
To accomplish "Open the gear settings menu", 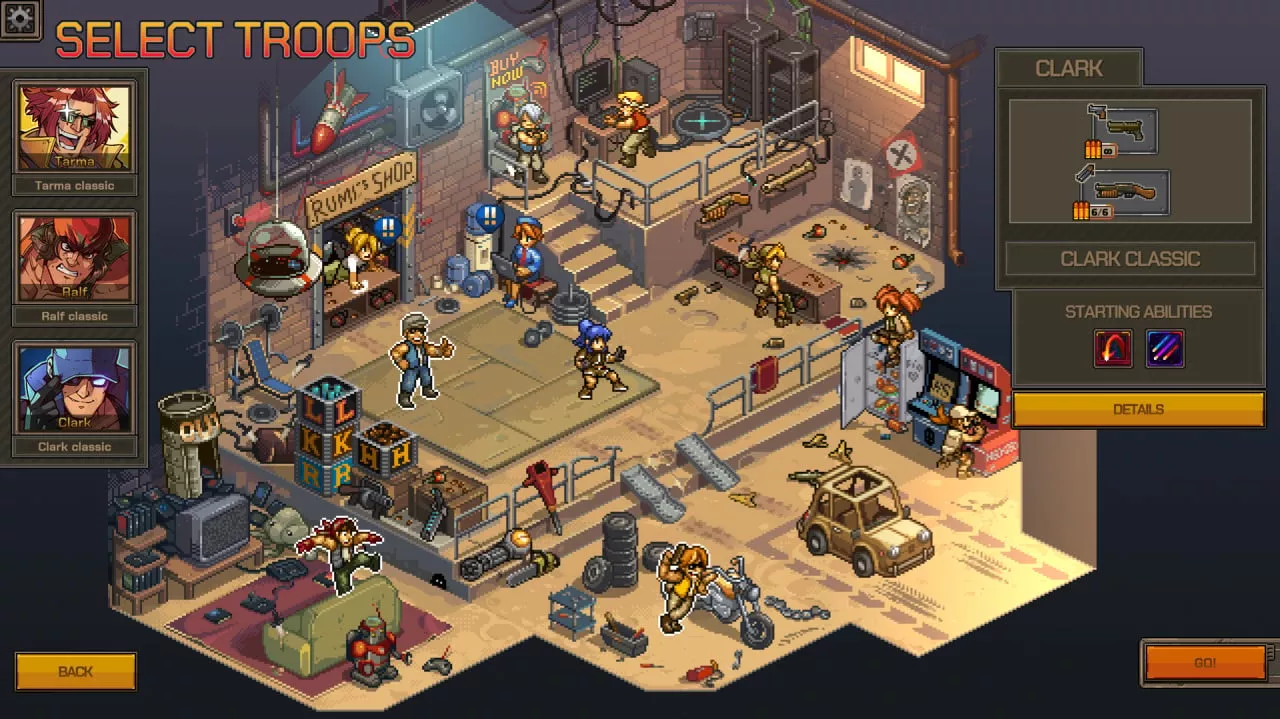I will click(20, 18).
